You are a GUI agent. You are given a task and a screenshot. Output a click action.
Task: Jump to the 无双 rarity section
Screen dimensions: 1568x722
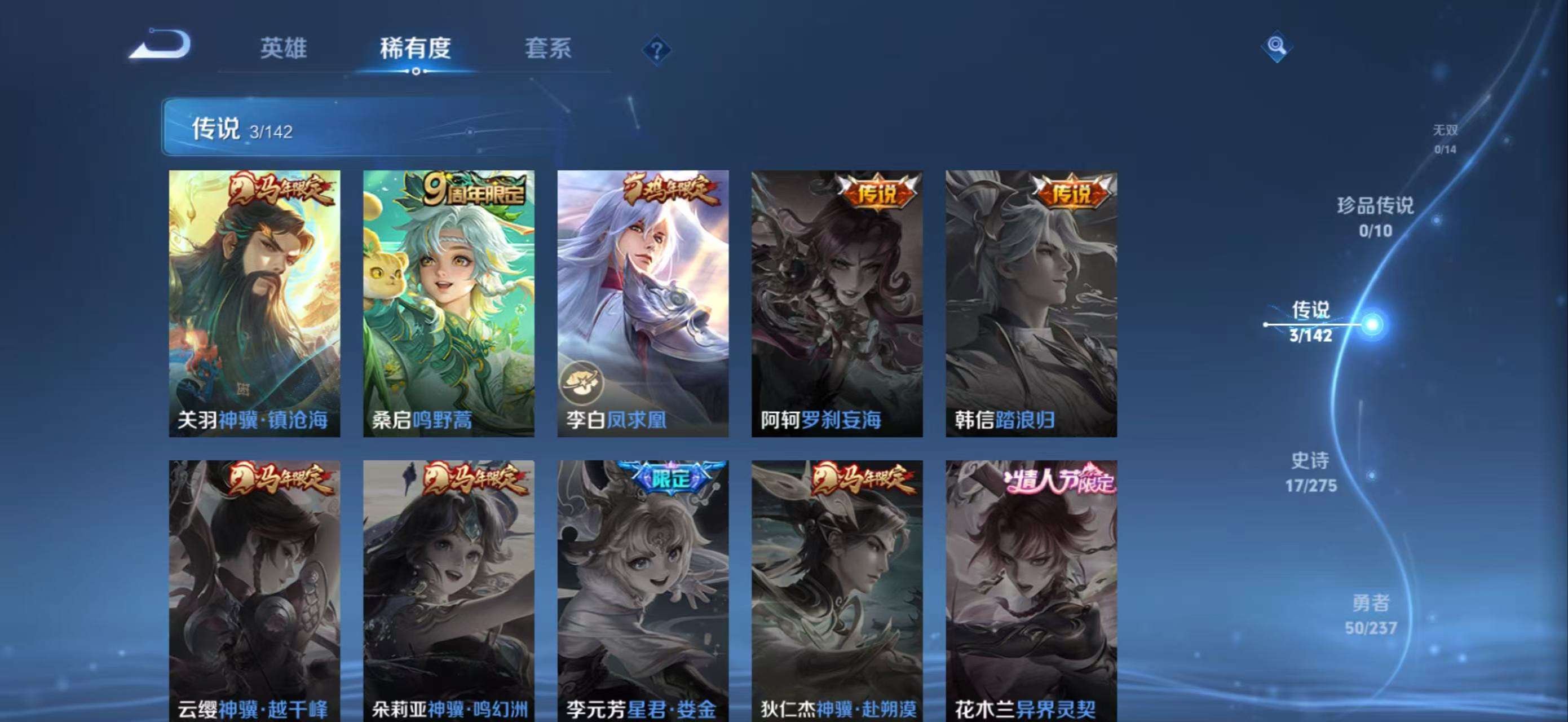pos(1445,137)
